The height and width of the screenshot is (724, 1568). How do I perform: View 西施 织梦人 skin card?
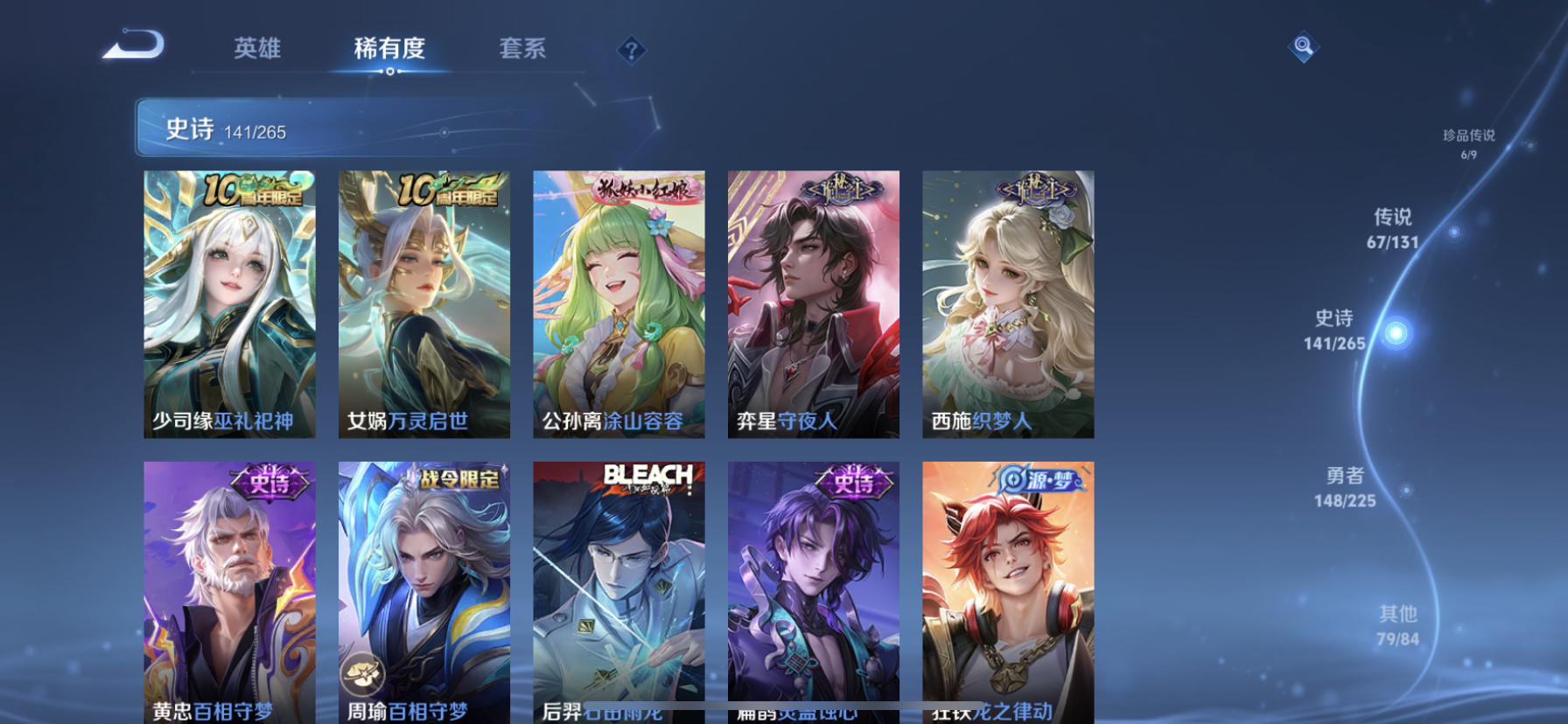1008,303
